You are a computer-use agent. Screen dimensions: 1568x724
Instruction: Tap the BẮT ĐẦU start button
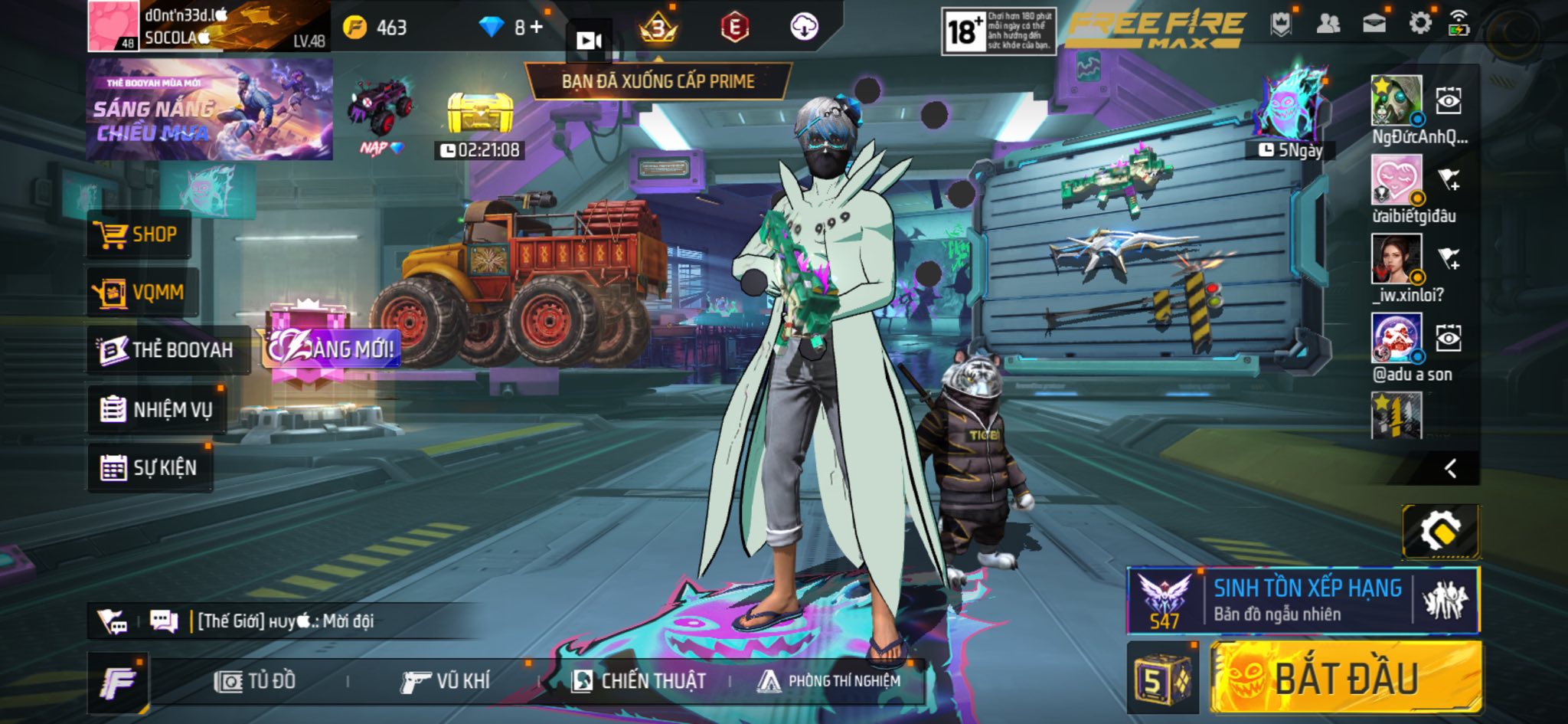pyautogui.click(x=1345, y=679)
